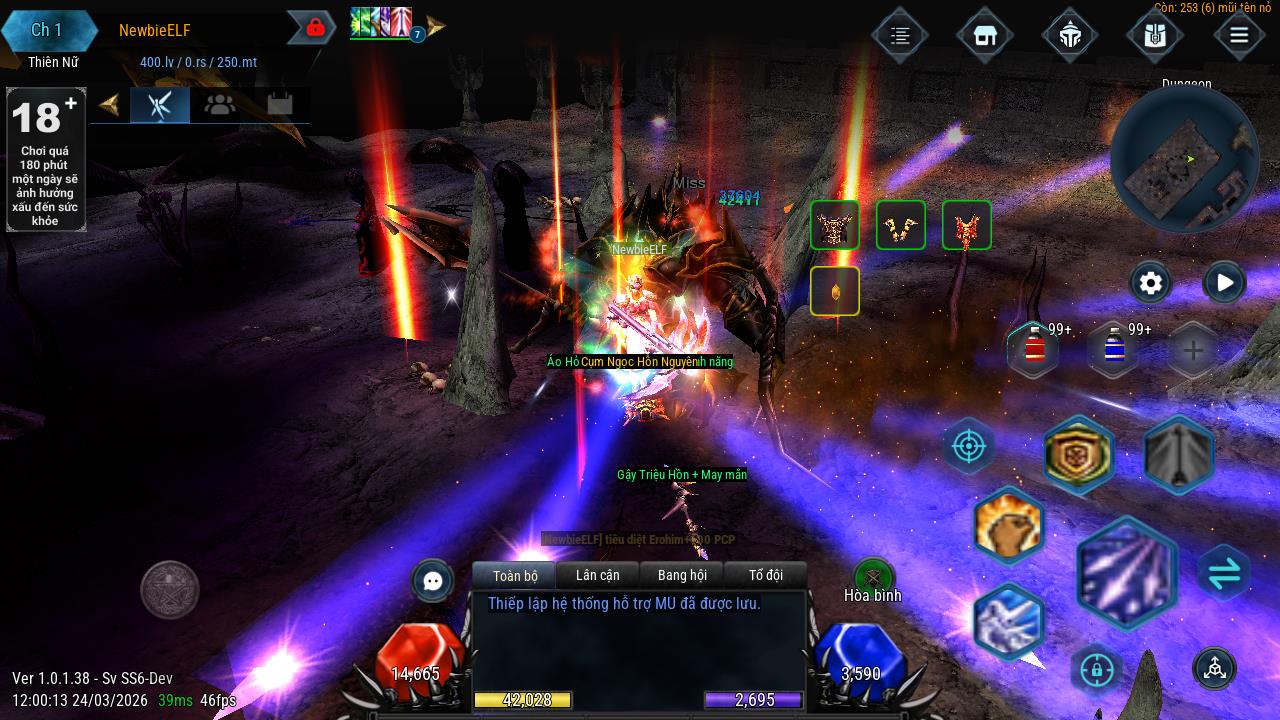The height and width of the screenshot is (720, 1280).
Task: Open the quest list icon
Action: coord(899,34)
